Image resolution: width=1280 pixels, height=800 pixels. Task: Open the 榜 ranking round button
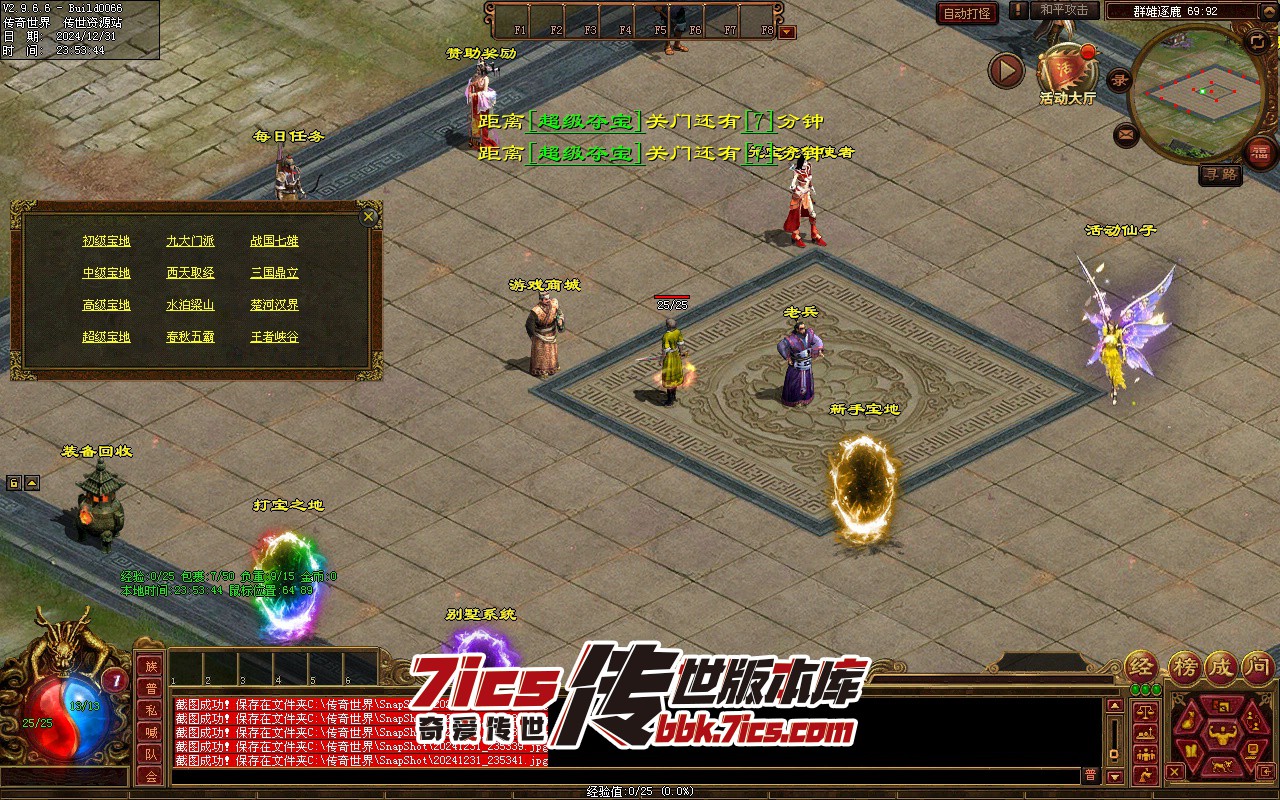(x=1185, y=667)
